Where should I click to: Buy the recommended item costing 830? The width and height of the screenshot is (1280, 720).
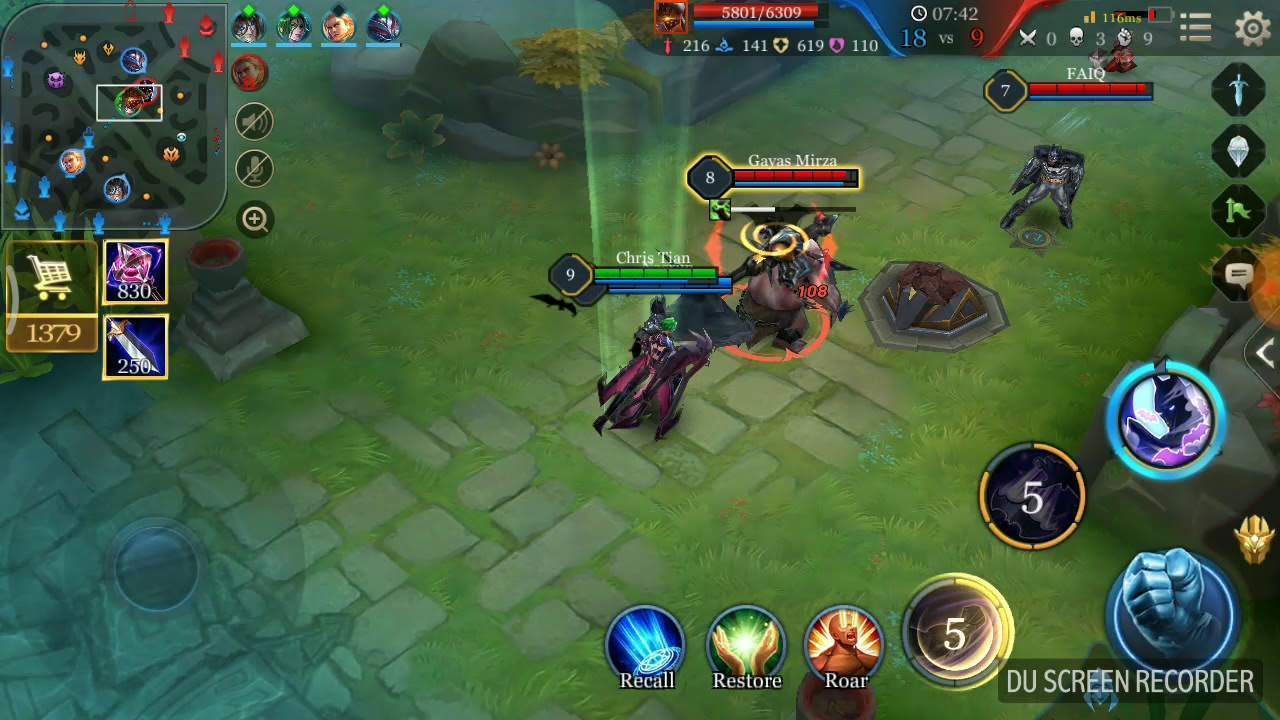tap(135, 272)
